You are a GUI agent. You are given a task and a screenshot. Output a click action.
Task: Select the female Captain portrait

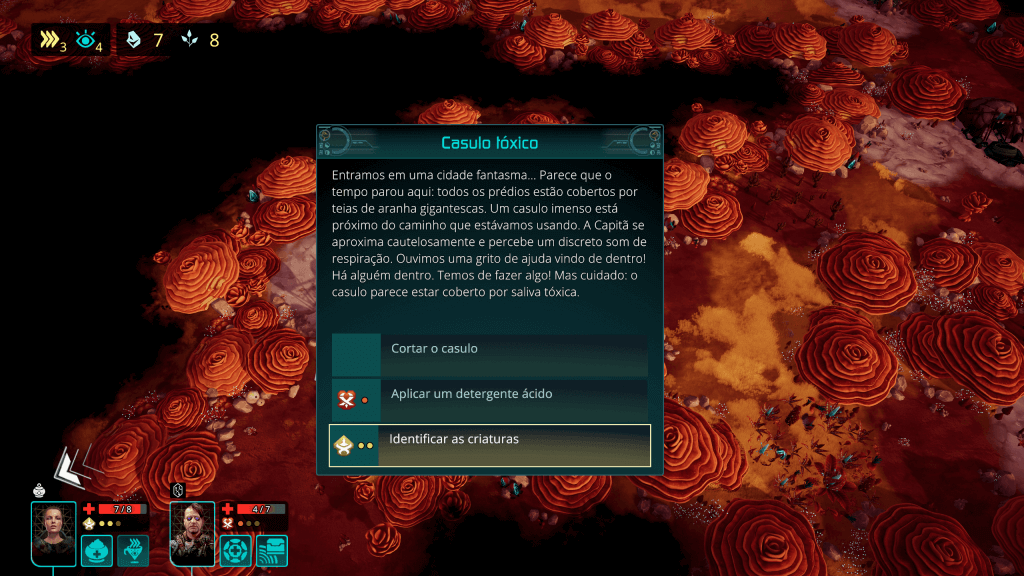[x=54, y=533]
